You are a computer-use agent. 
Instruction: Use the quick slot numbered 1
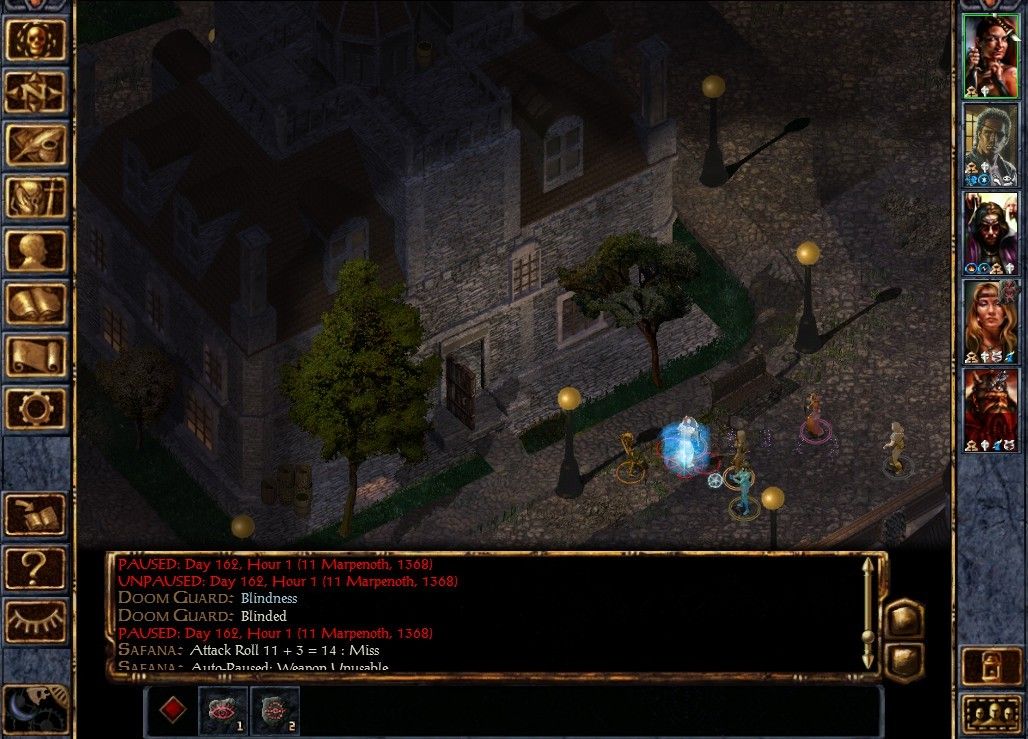pos(223,710)
